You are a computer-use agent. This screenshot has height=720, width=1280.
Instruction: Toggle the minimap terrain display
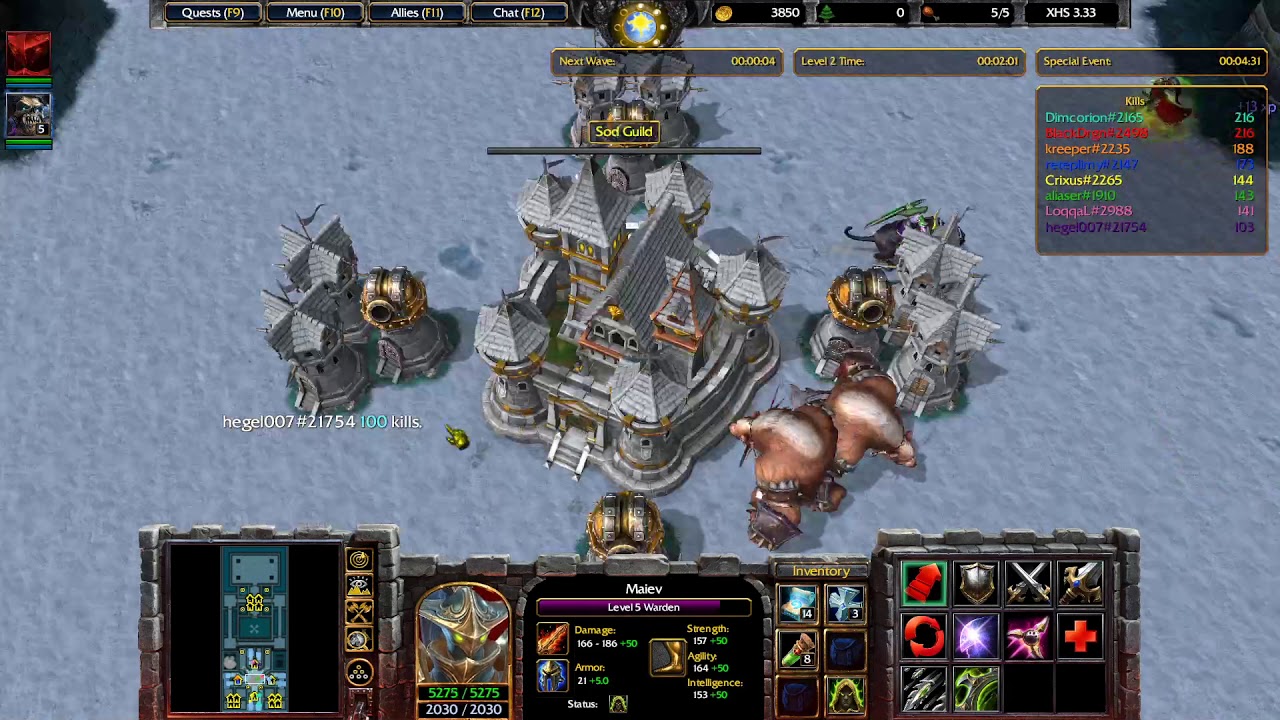click(x=359, y=586)
